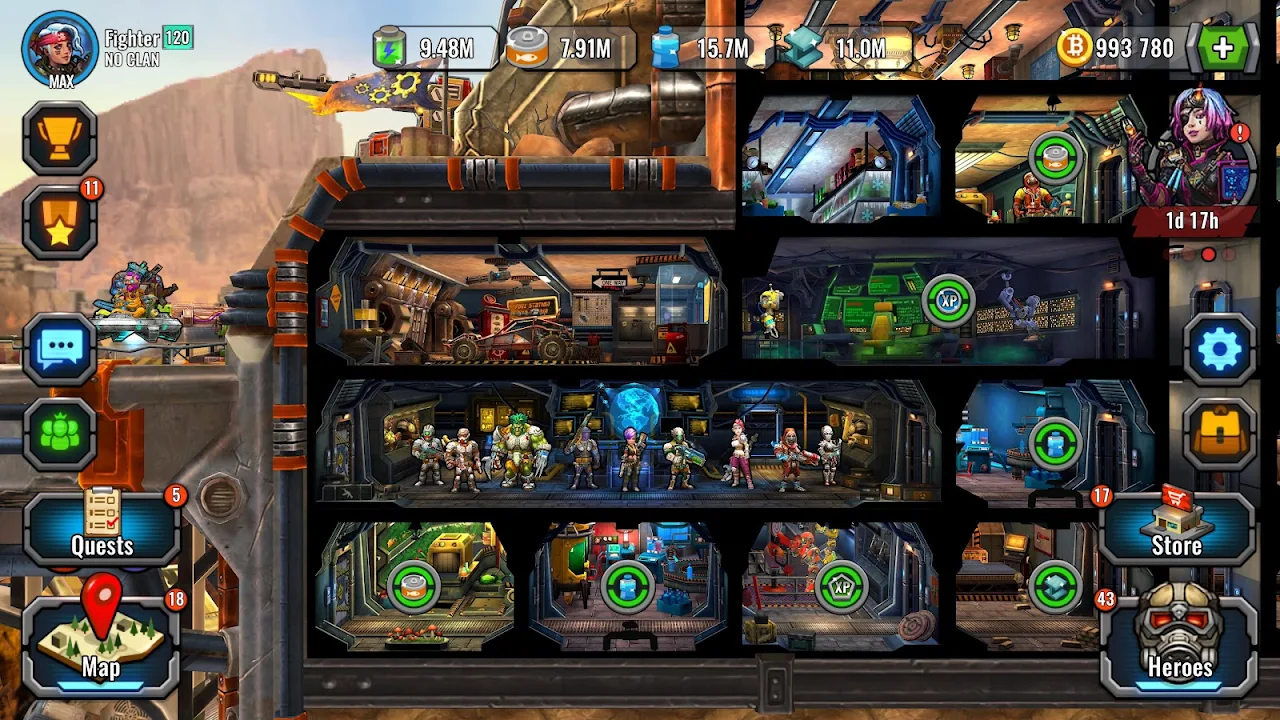Image resolution: width=1280 pixels, height=720 pixels.
Task: Collect water bottle from the bottom room
Action: tap(627, 587)
